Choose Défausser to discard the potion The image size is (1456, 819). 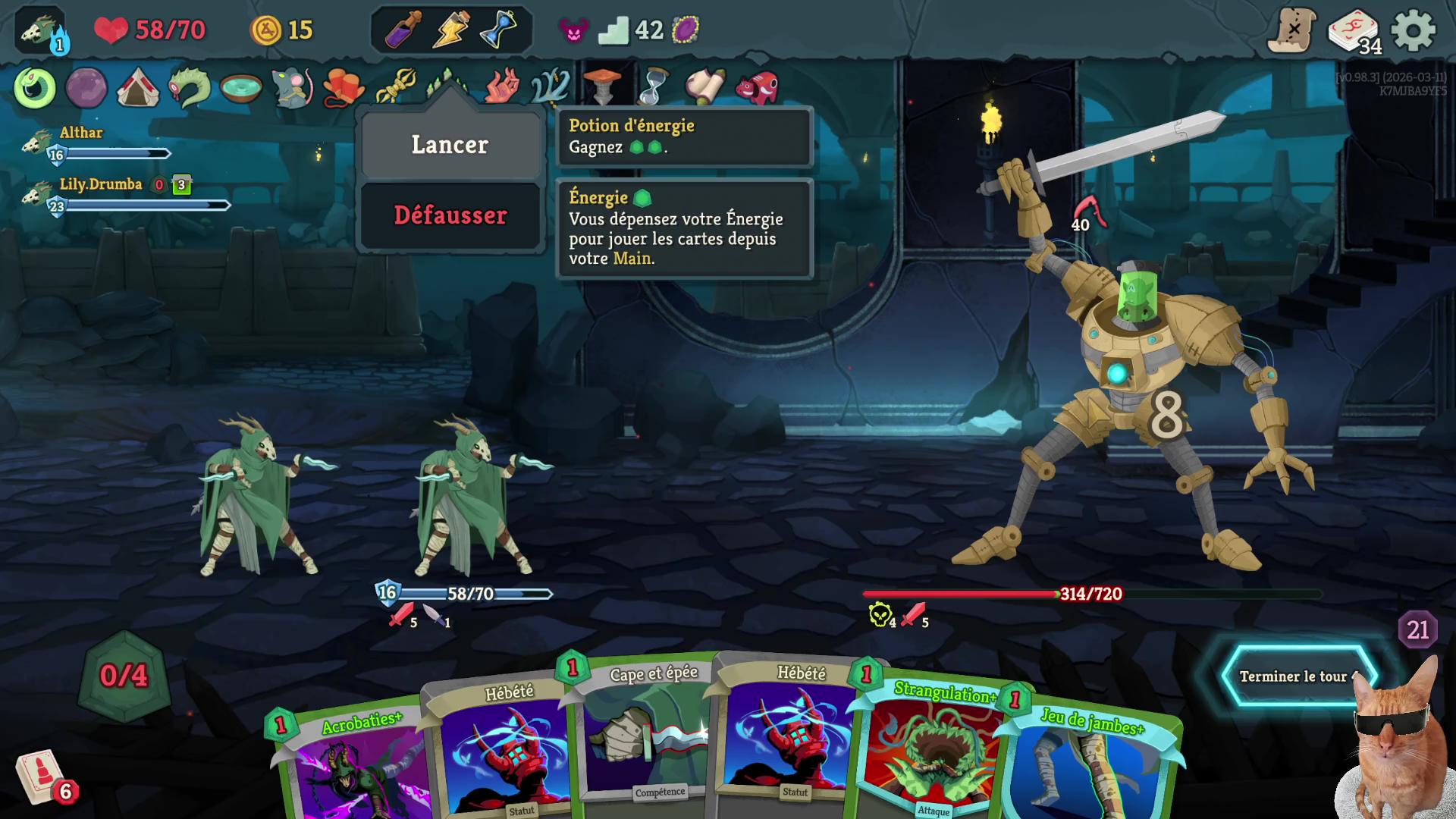[450, 215]
